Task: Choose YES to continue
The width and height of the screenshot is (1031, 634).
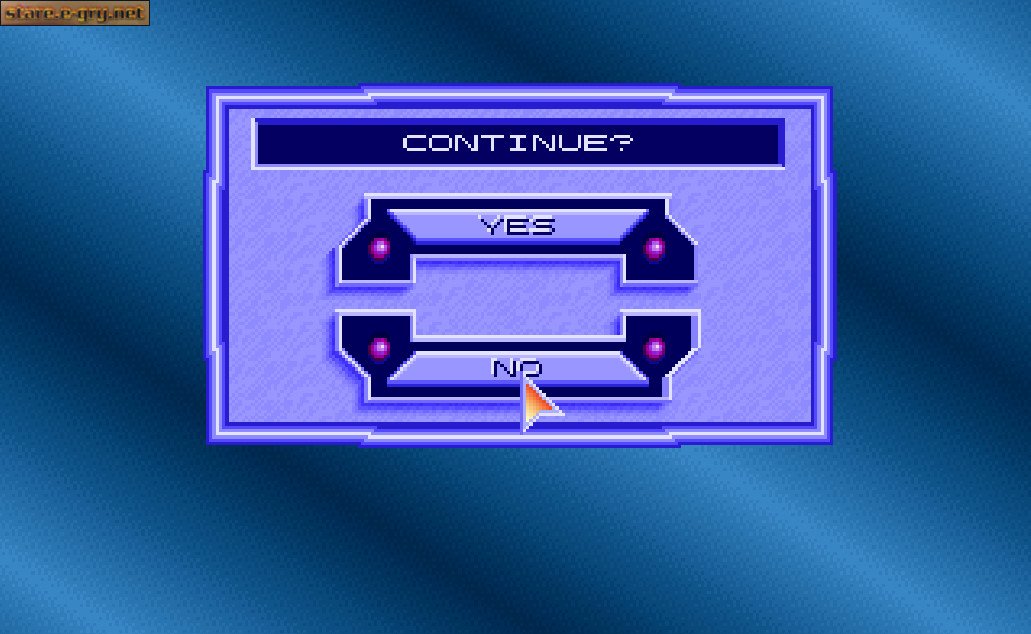Action: (516, 225)
